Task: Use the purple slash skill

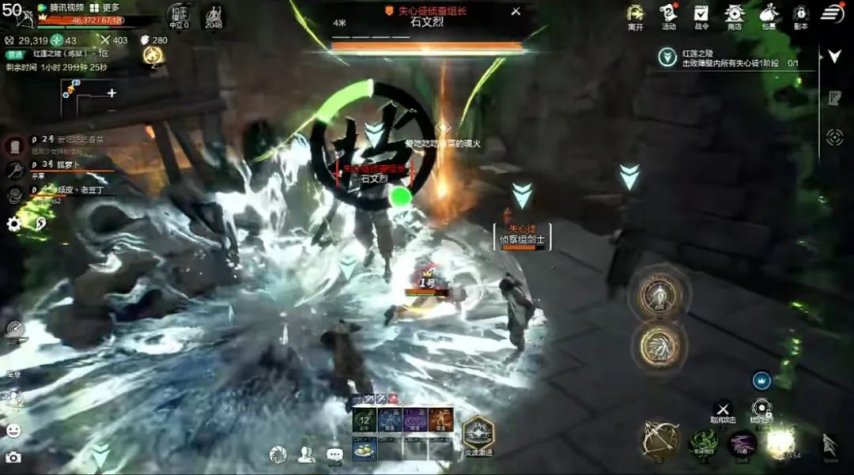Action: click(742, 441)
